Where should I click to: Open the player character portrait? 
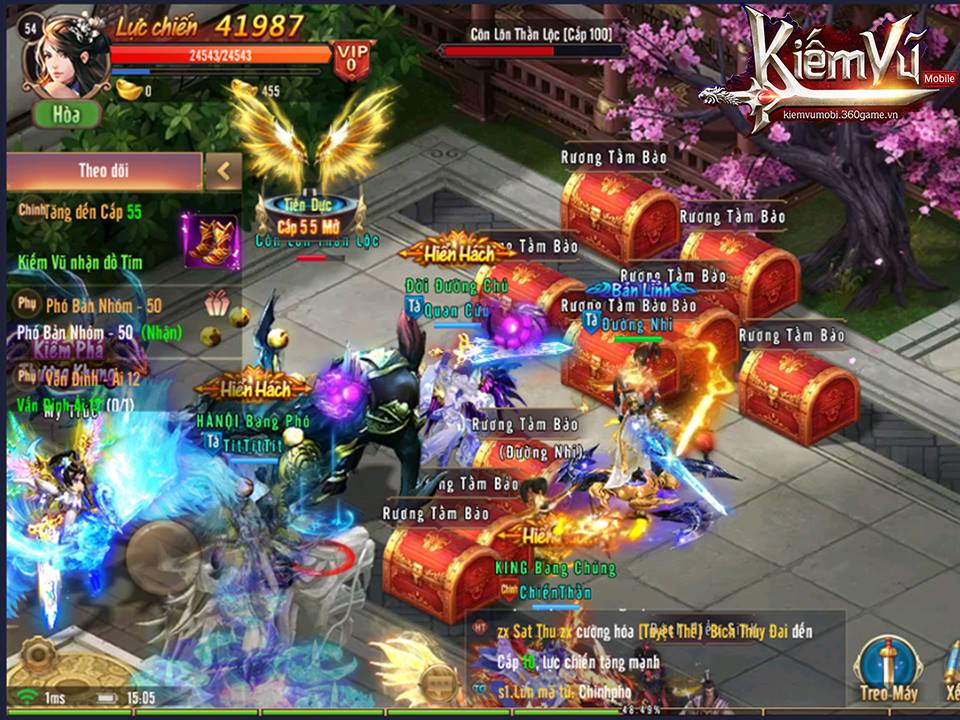coord(72,53)
